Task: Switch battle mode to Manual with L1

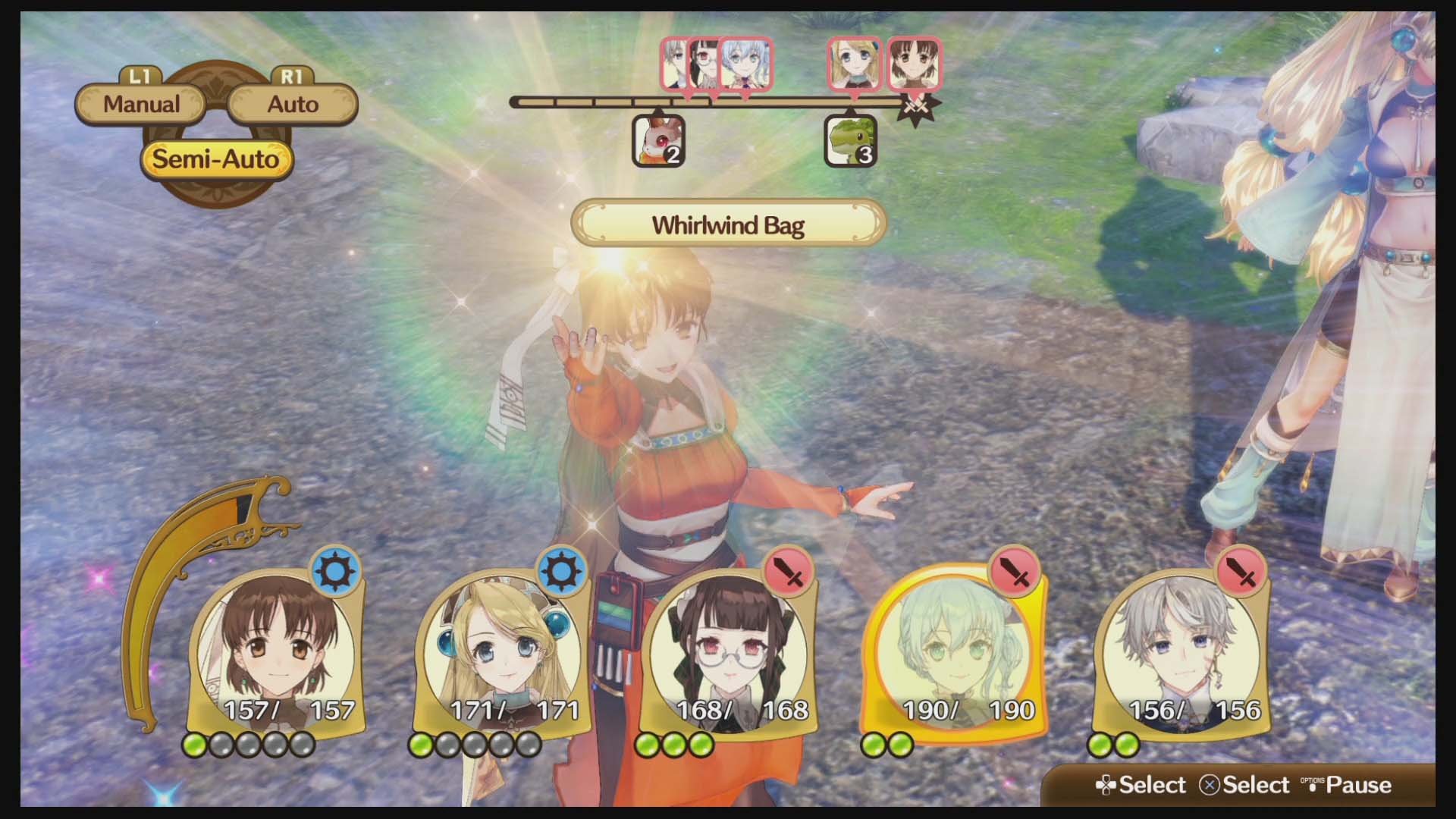Action: pyautogui.click(x=142, y=104)
